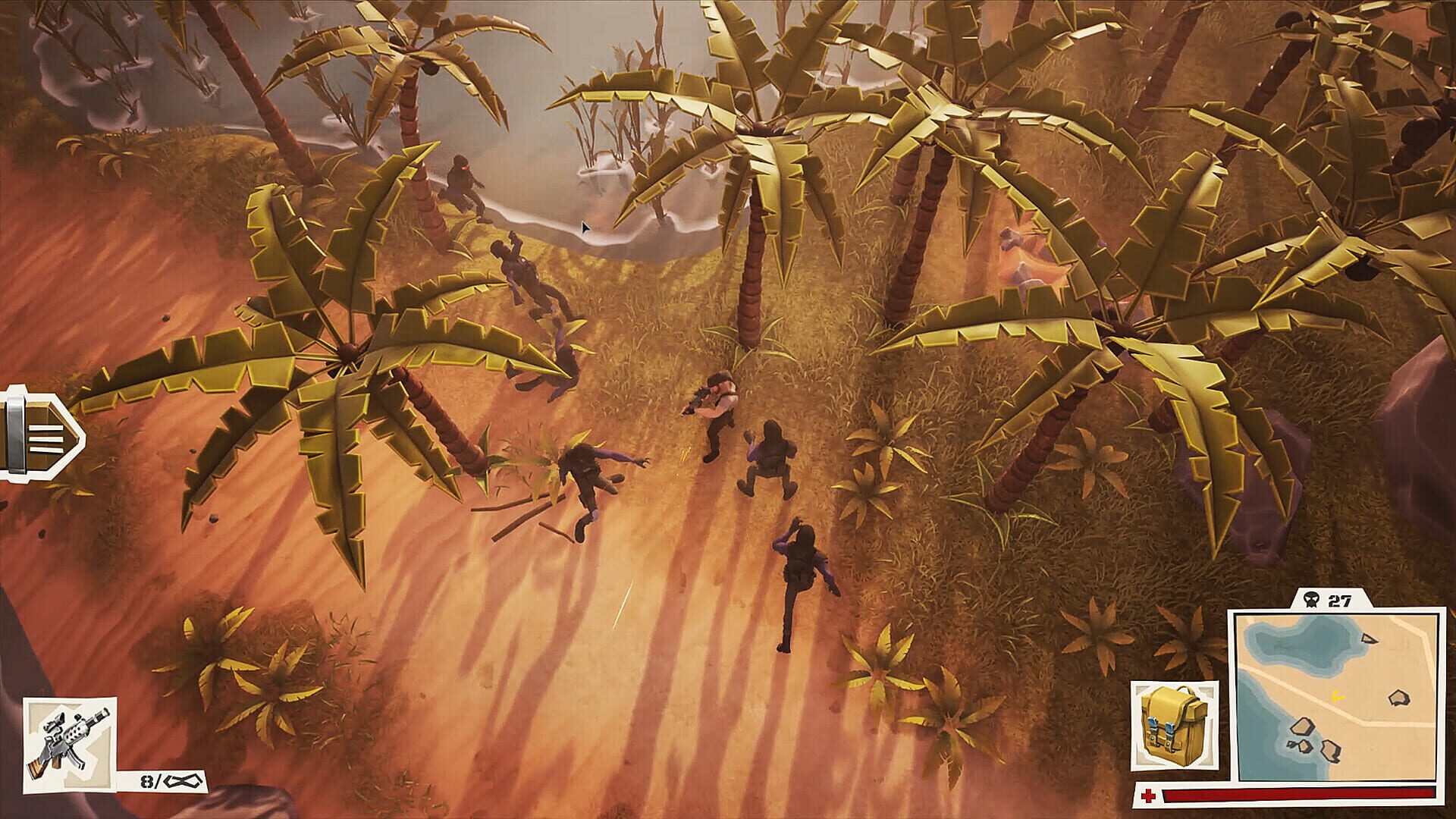
Task: Click the kill count number 27
Action: (x=1341, y=600)
